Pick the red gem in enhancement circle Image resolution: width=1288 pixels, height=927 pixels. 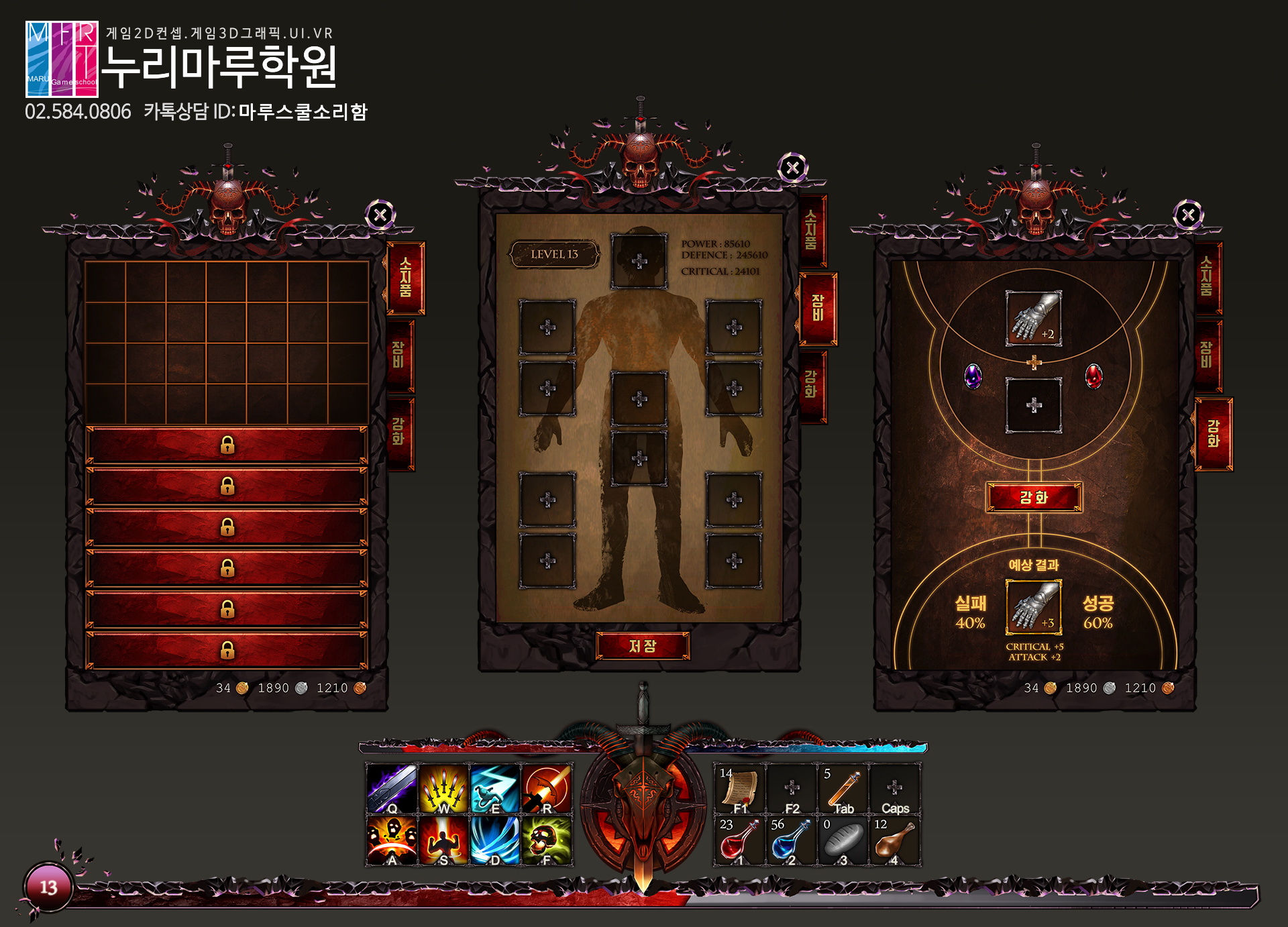[1093, 376]
